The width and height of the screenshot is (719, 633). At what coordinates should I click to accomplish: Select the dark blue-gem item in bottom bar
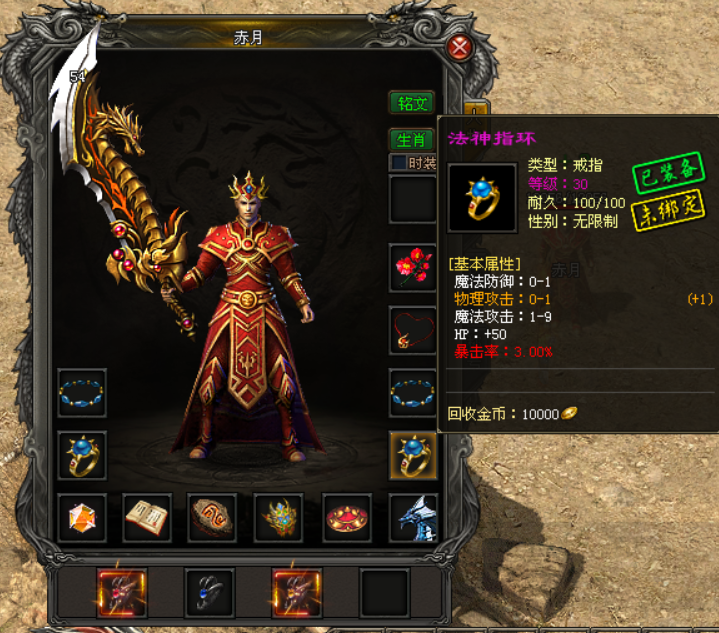pos(209,593)
